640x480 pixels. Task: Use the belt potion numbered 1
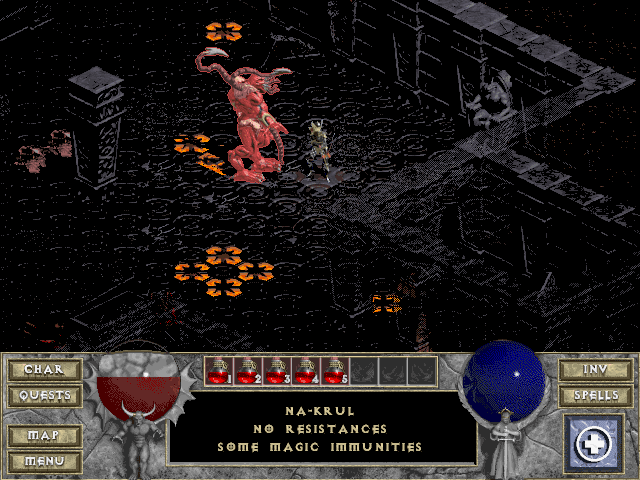(x=219, y=371)
